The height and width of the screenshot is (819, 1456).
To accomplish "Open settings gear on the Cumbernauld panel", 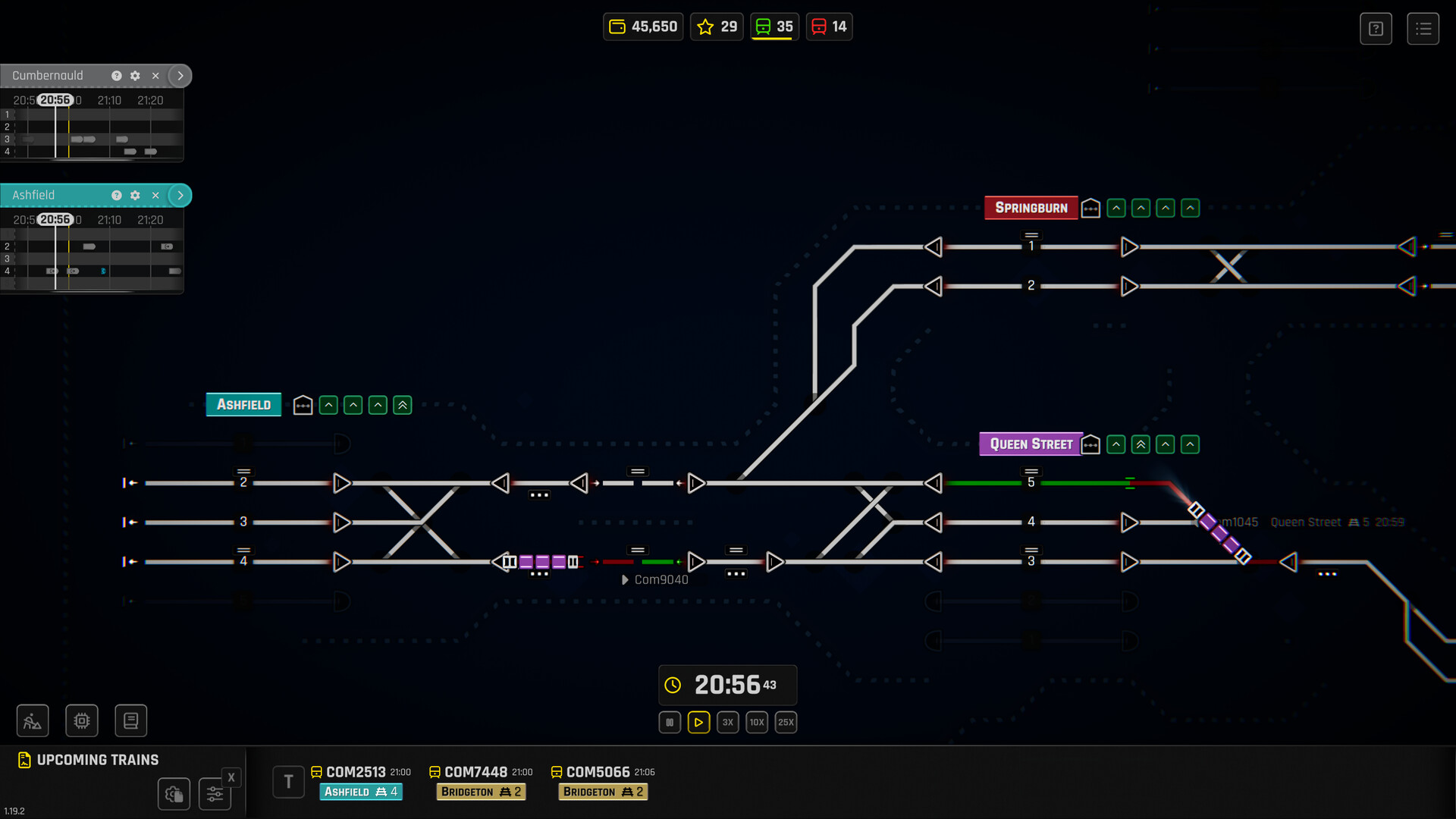I will tap(135, 76).
